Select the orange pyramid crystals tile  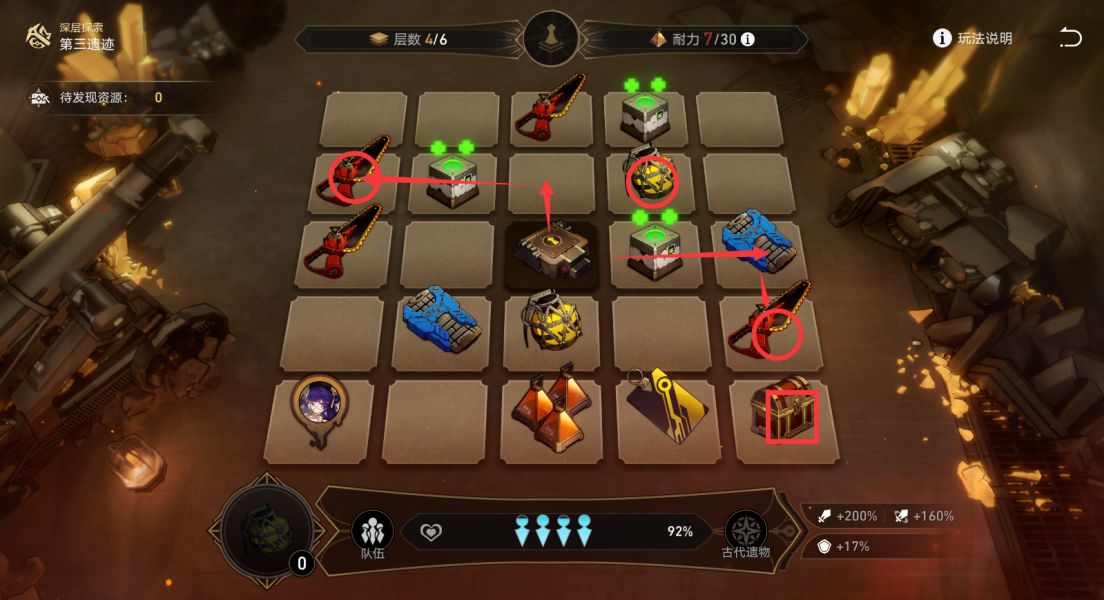(x=546, y=414)
